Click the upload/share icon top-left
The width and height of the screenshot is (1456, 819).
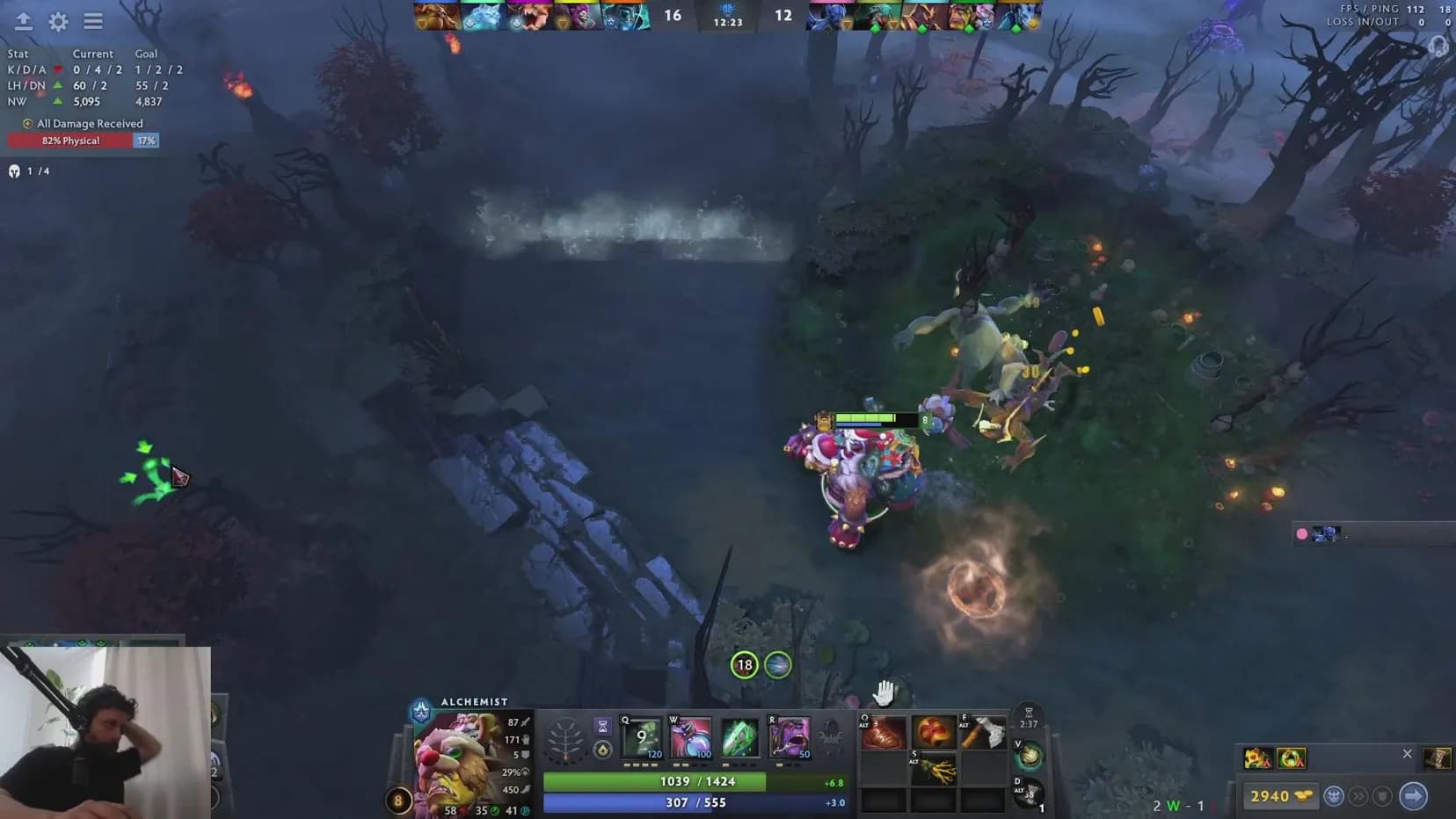(x=23, y=22)
